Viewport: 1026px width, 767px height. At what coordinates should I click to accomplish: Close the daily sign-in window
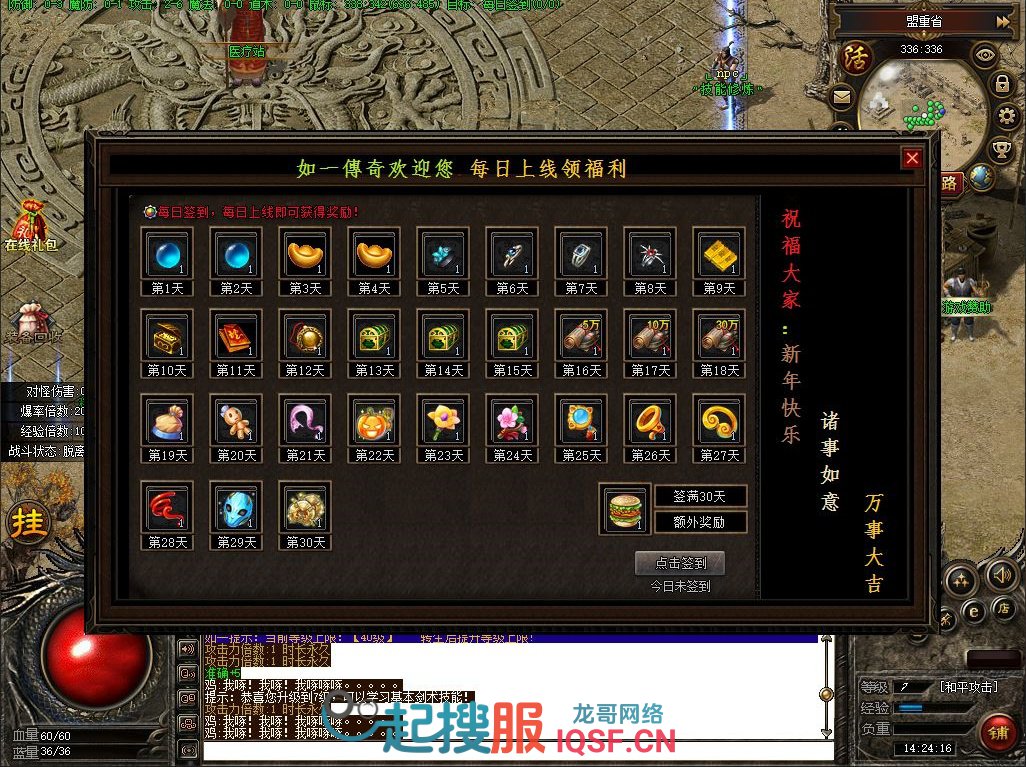pyautogui.click(x=911, y=158)
